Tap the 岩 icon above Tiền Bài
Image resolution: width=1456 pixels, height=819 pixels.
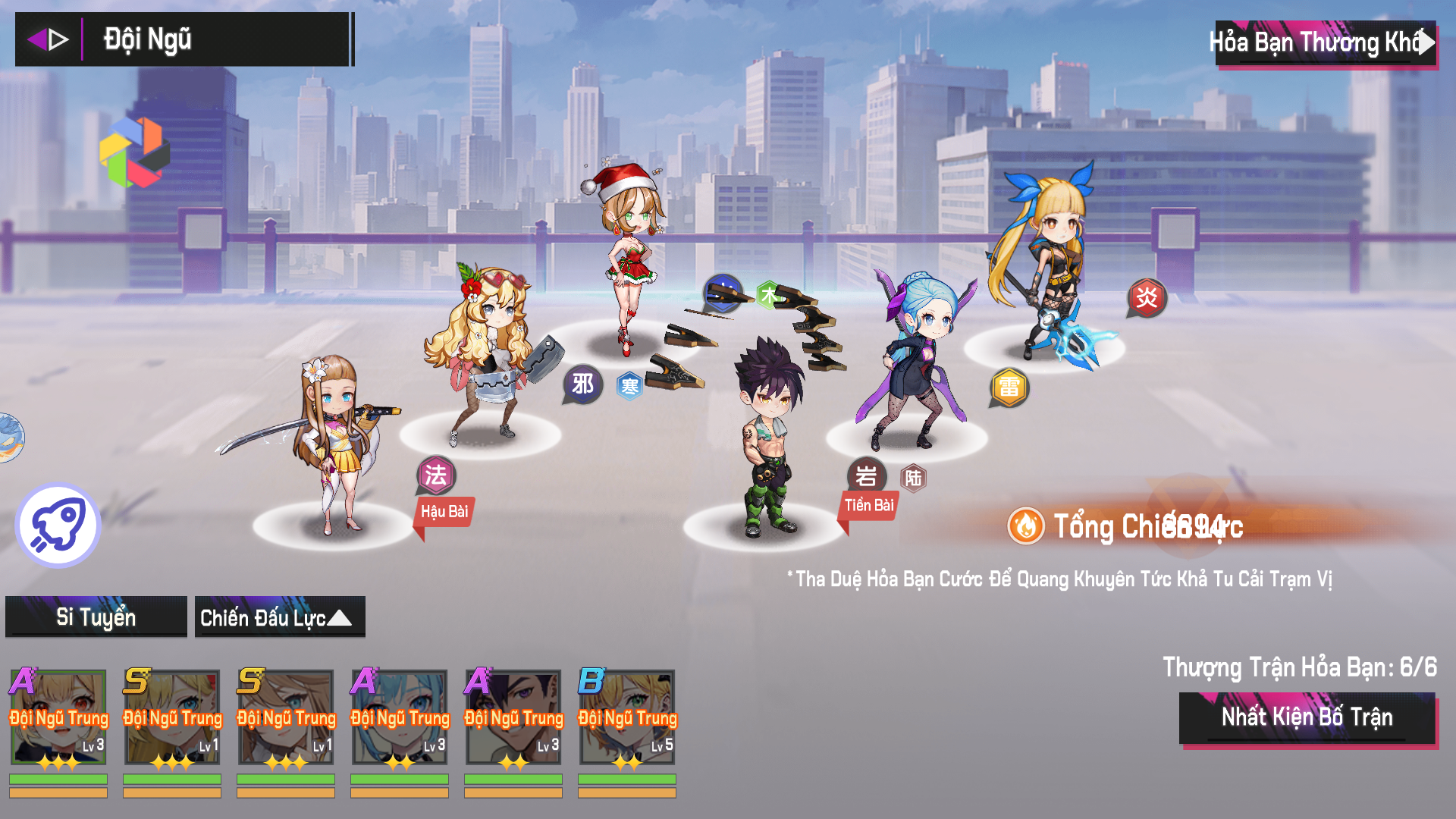(866, 476)
